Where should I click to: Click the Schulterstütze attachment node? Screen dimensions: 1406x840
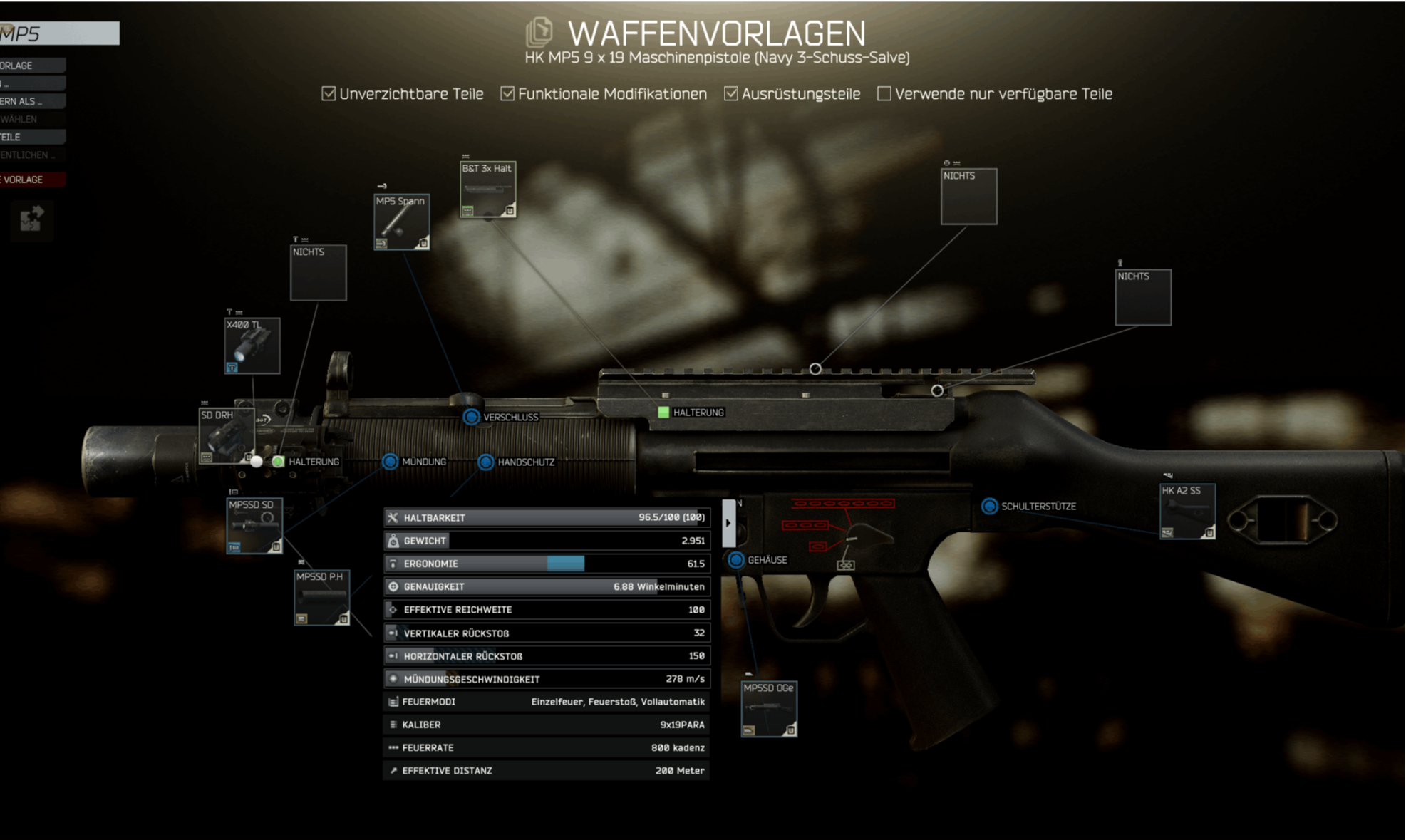tap(989, 506)
